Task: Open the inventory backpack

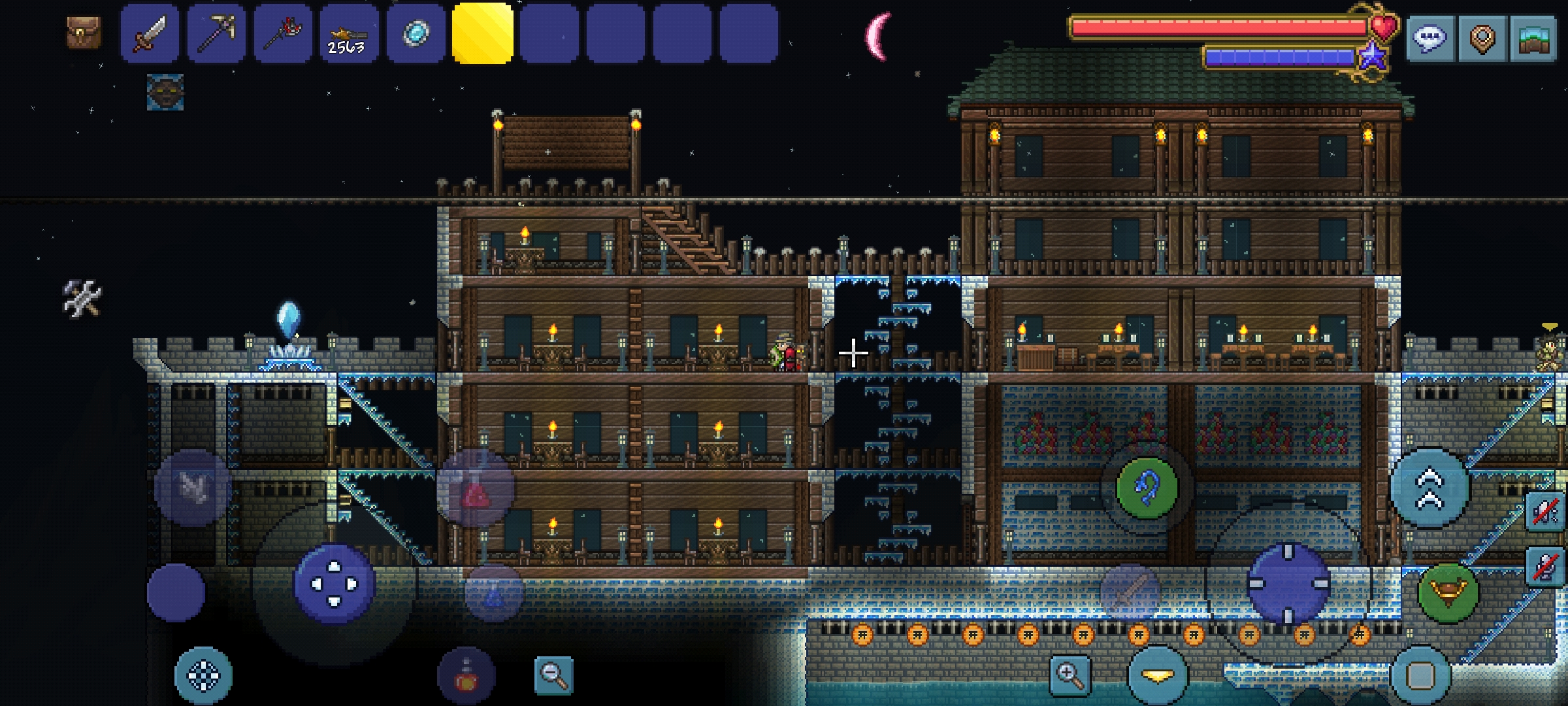Action: pyautogui.click(x=84, y=33)
